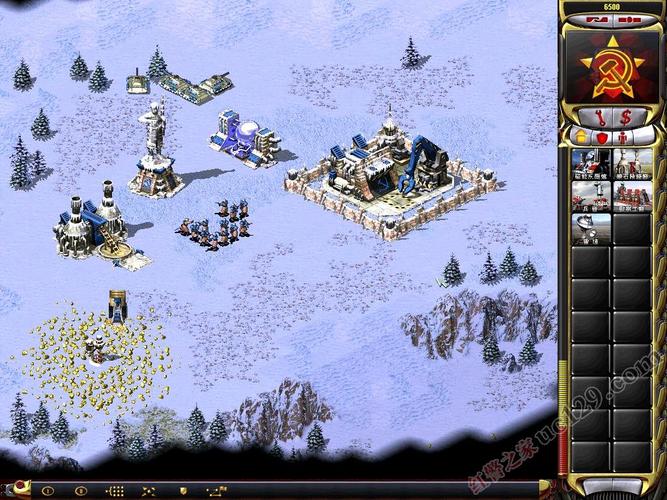Select the waypoint path command button
The image size is (667, 500).
[x=215, y=491]
